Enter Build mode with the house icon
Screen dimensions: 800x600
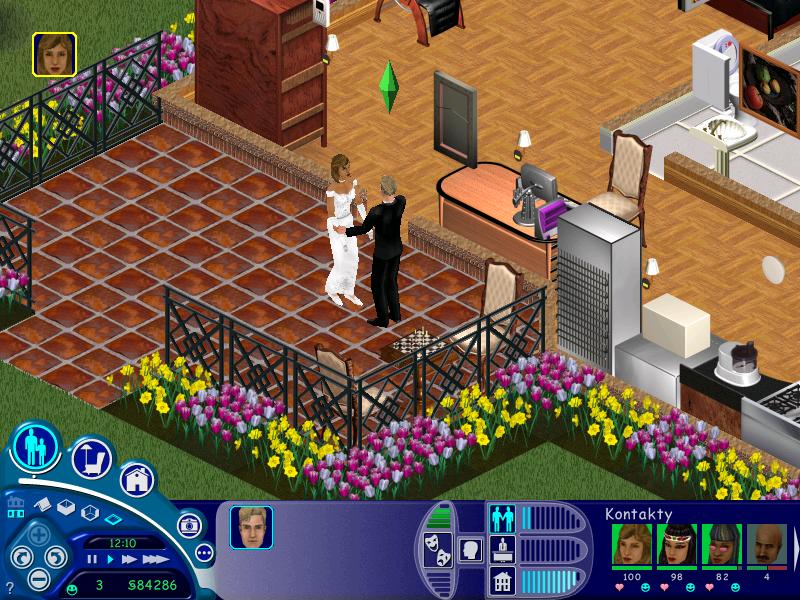[137, 479]
